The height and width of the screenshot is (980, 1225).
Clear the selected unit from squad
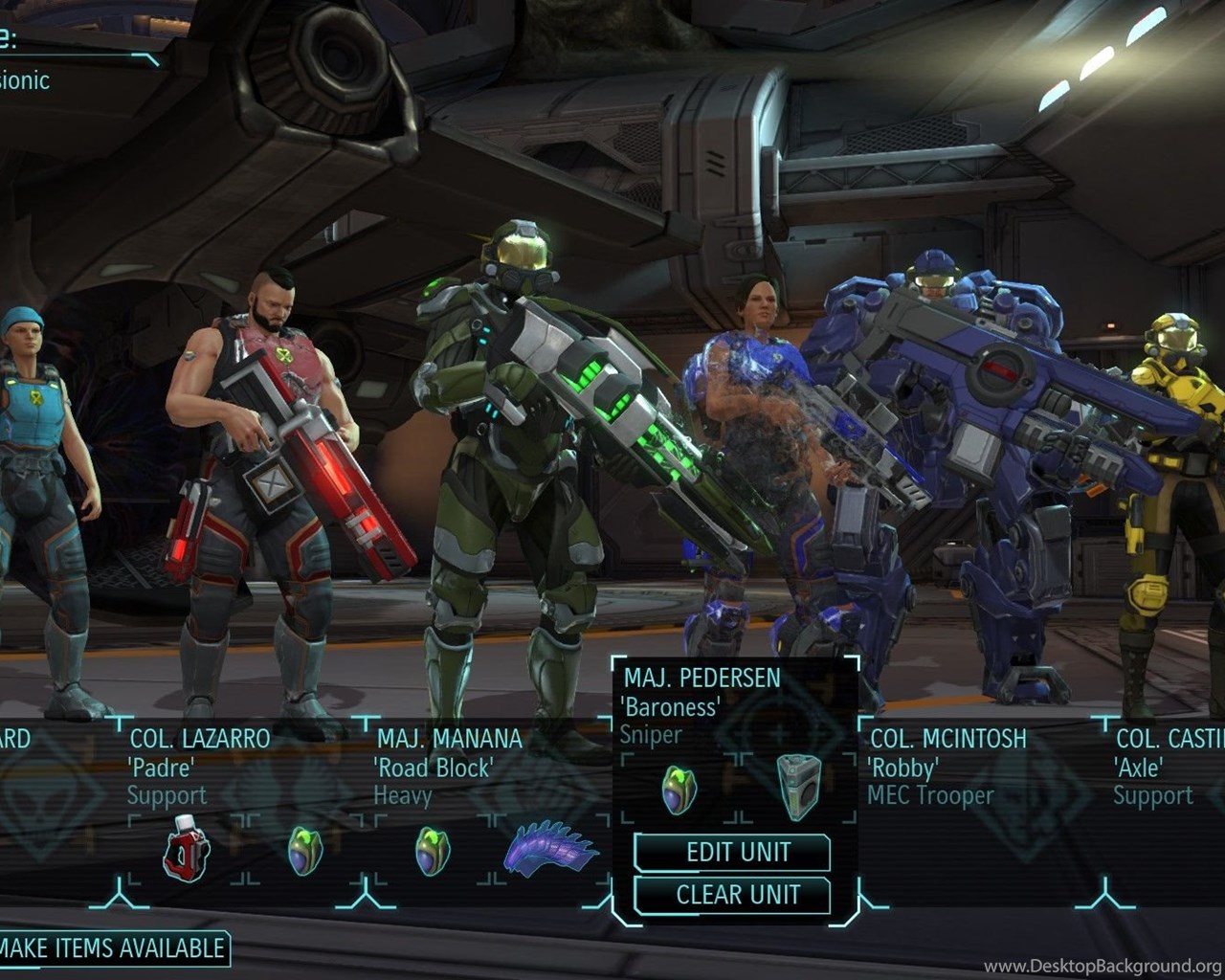coord(732,896)
